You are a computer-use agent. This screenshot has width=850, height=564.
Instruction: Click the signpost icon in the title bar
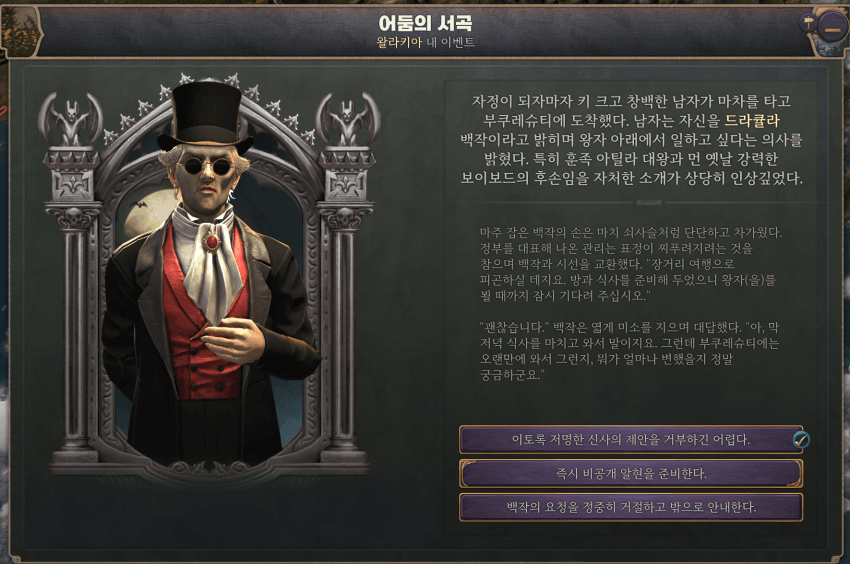tap(809, 22)
